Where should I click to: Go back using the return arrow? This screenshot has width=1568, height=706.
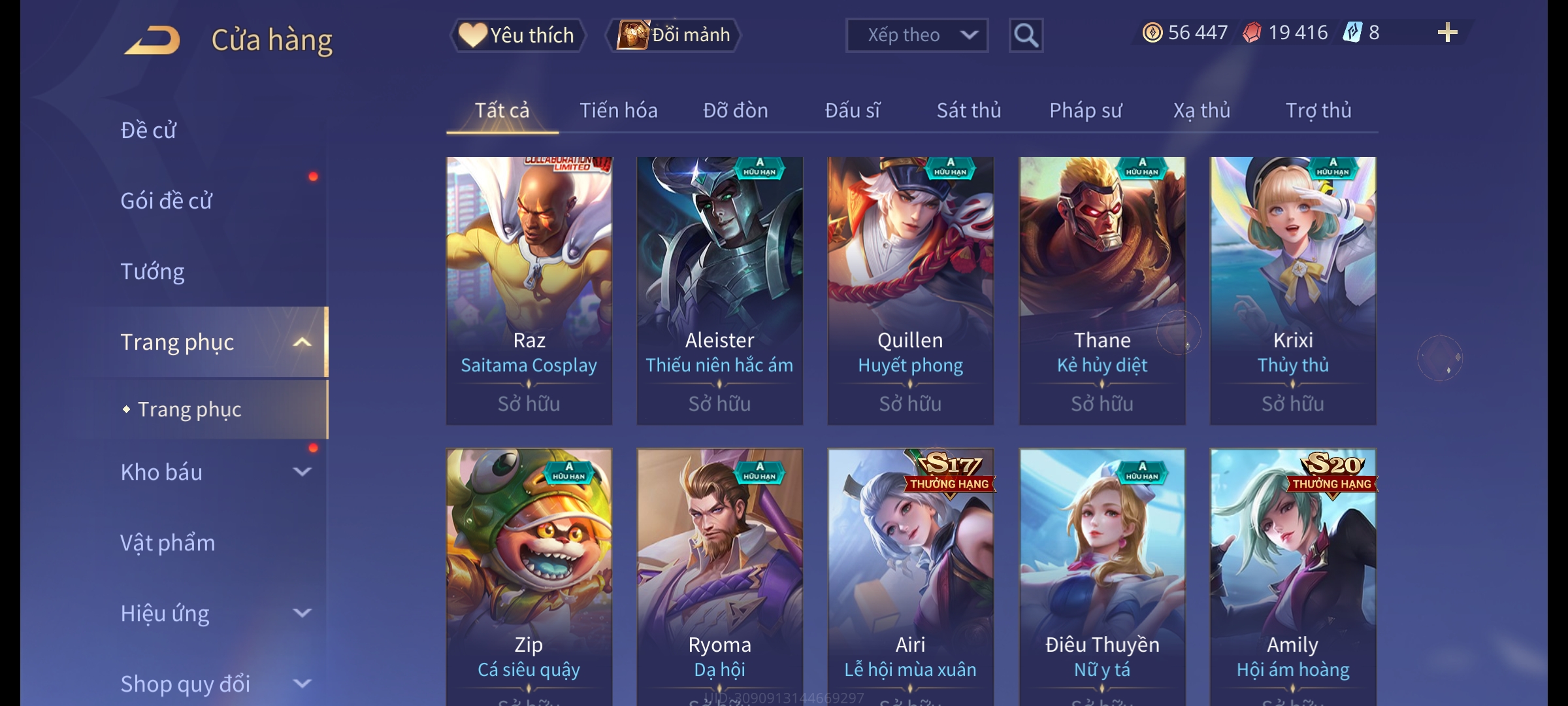click(152, 40)
